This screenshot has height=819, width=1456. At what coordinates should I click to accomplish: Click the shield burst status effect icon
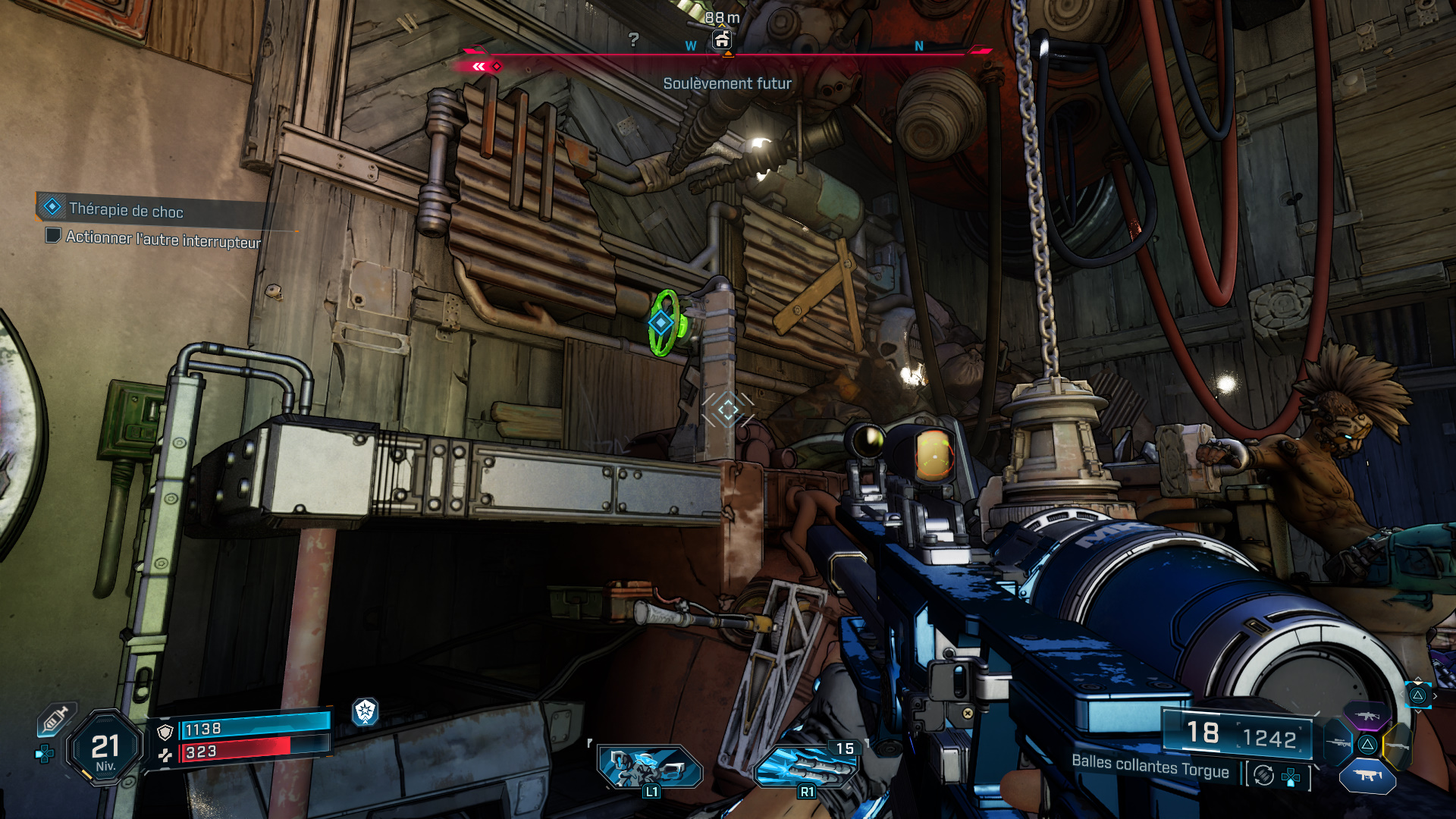(x=366, y=711)
